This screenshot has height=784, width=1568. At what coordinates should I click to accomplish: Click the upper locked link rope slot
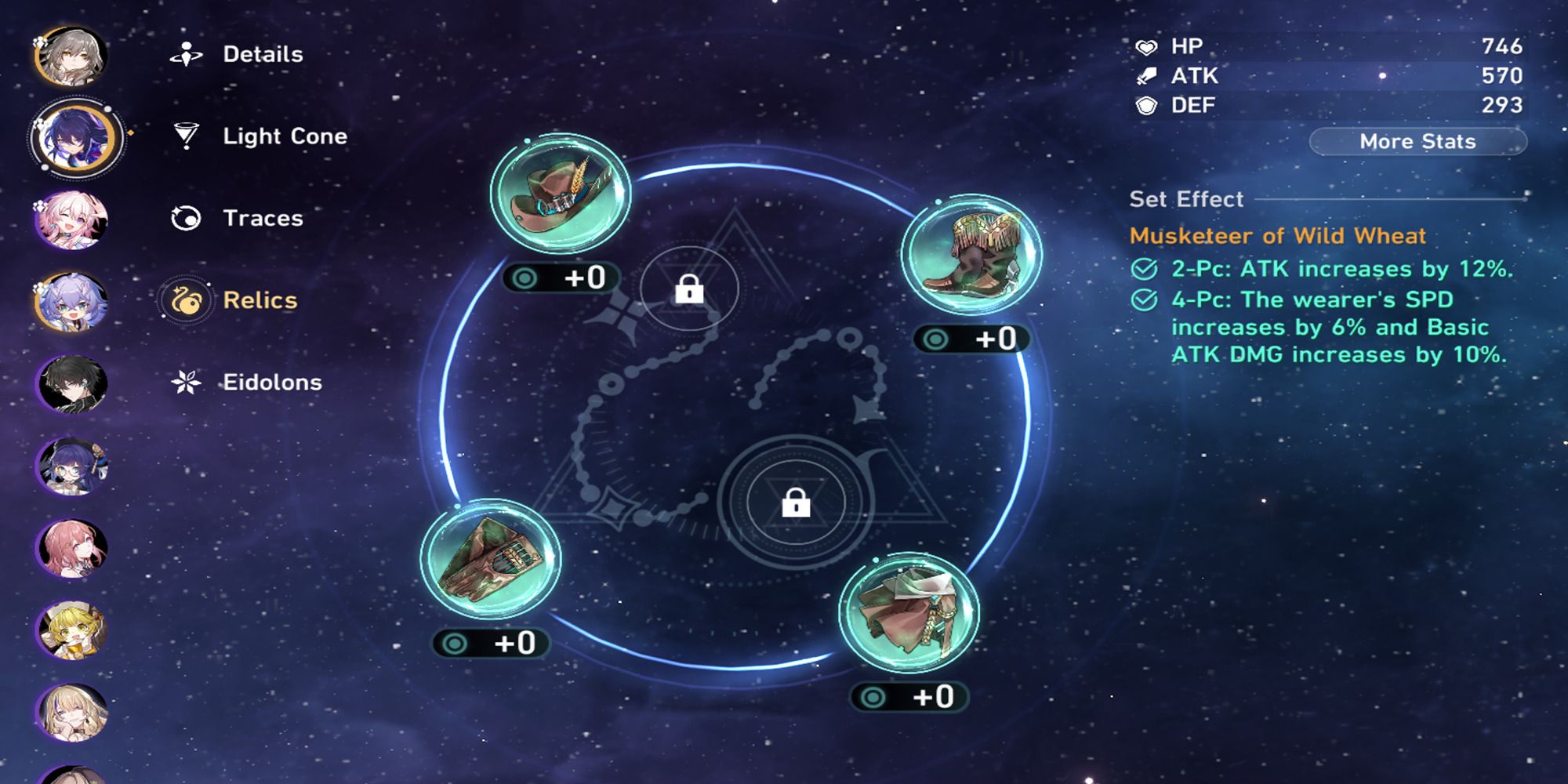(689, 289)
